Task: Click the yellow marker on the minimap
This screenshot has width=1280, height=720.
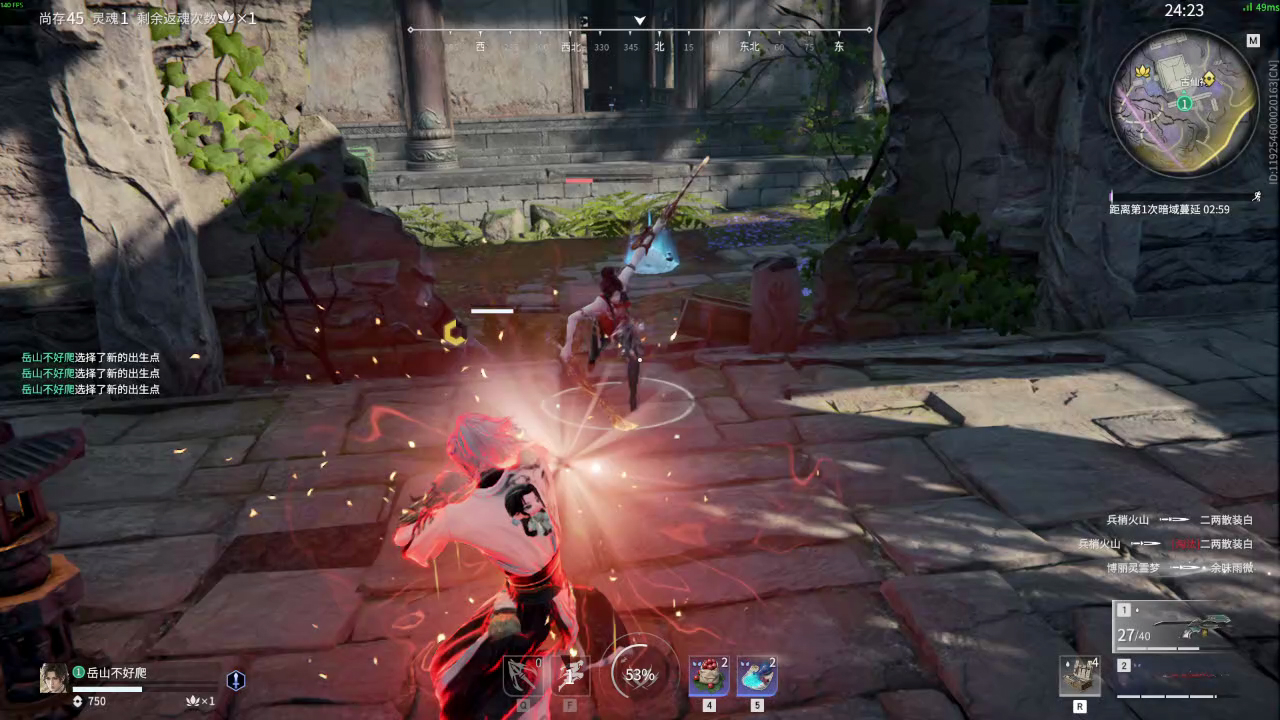Action: click(1209, 78)
